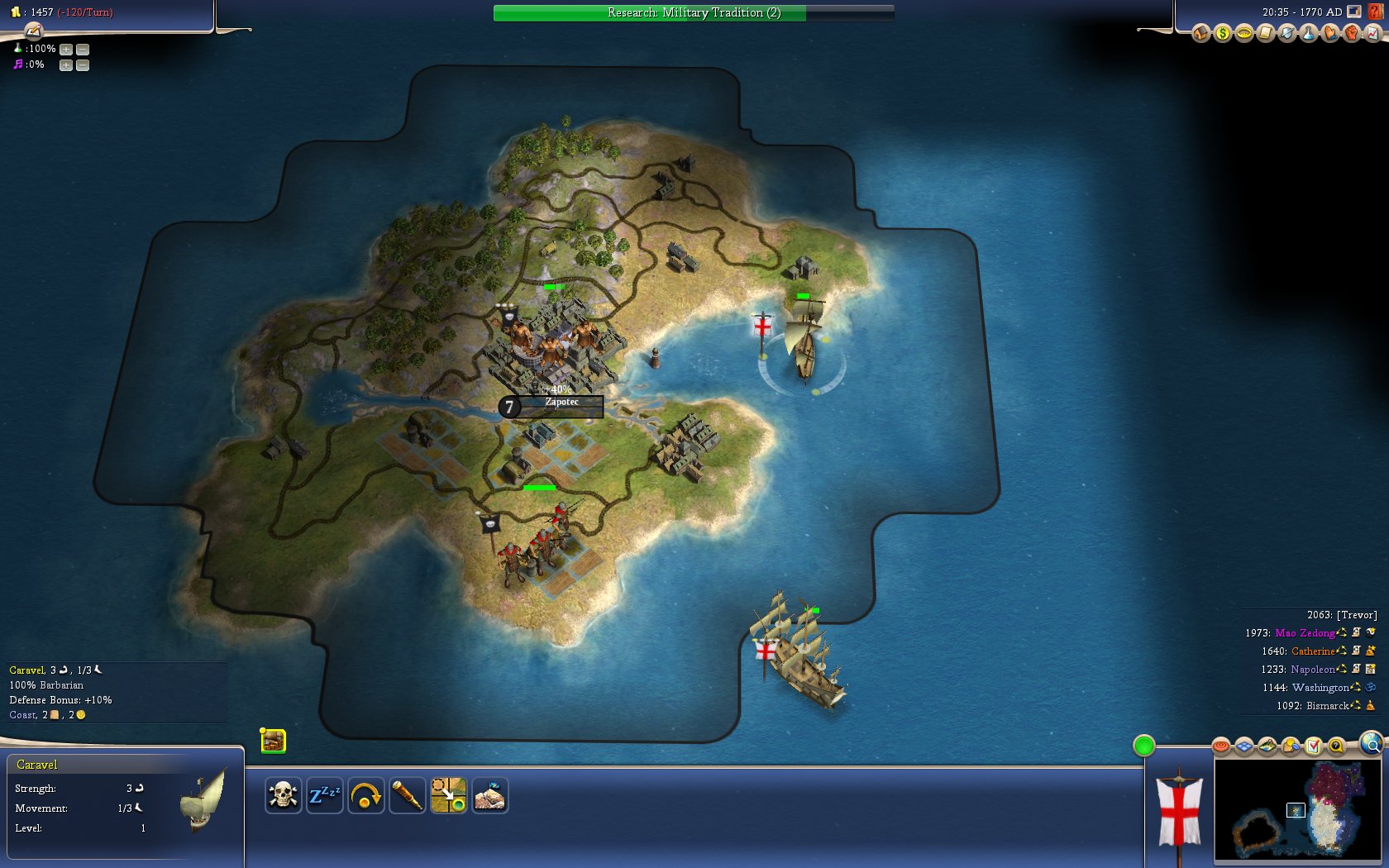Open the Military Tradition research bar
1389x868 pixels.
pos(693,12)
